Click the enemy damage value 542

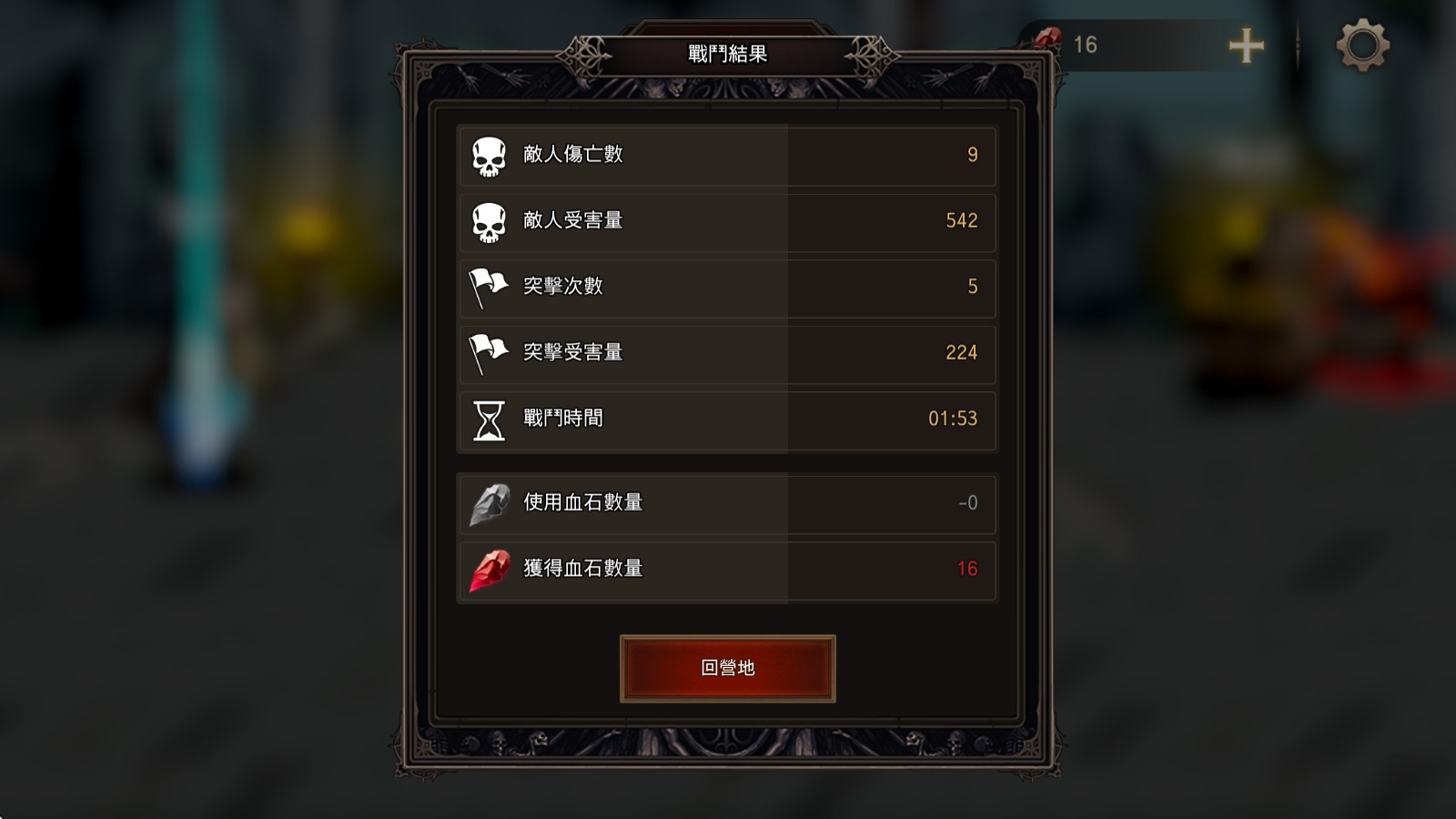point(962,221)
